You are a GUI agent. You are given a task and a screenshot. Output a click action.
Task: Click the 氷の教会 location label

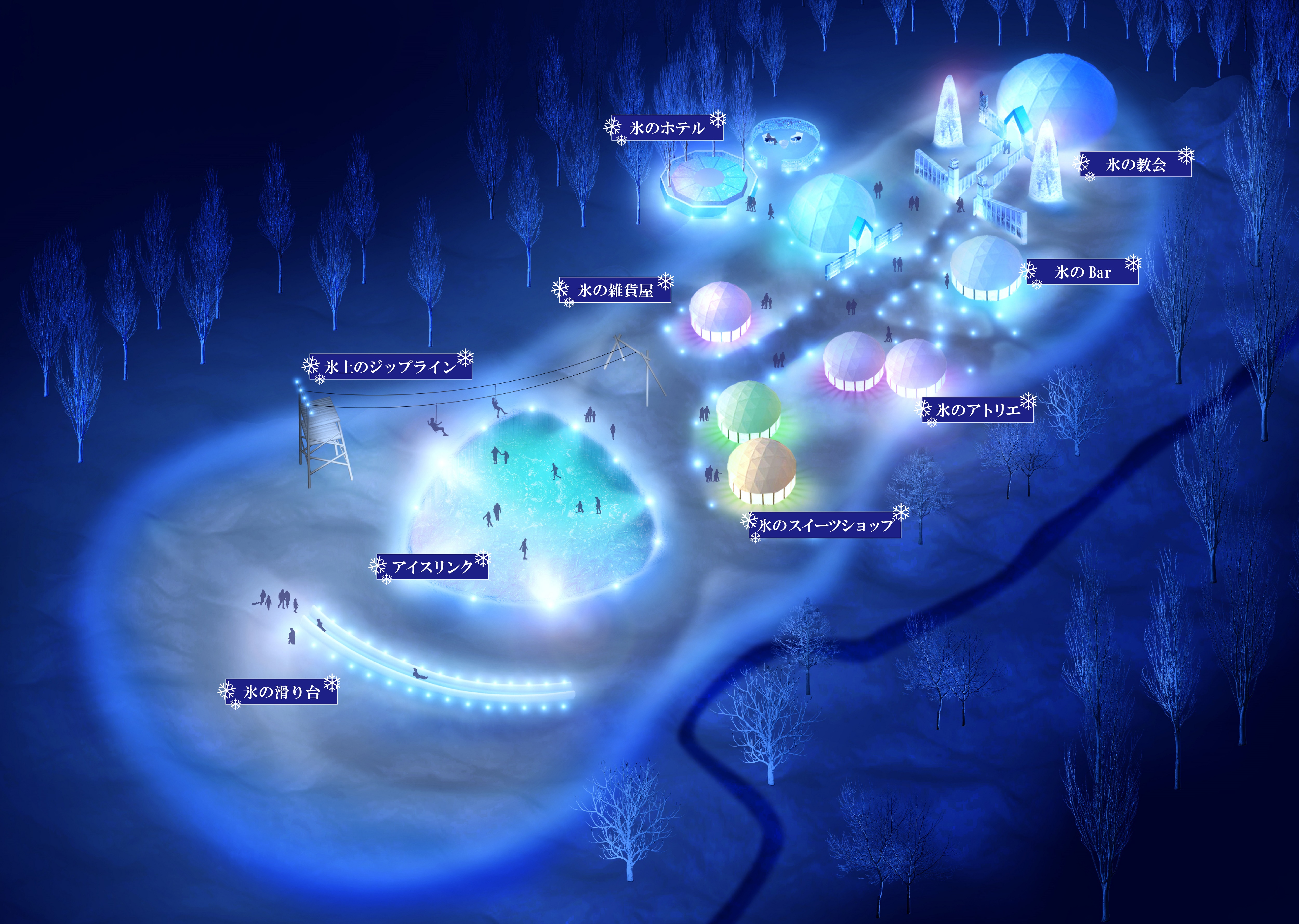click(1135, 165)
